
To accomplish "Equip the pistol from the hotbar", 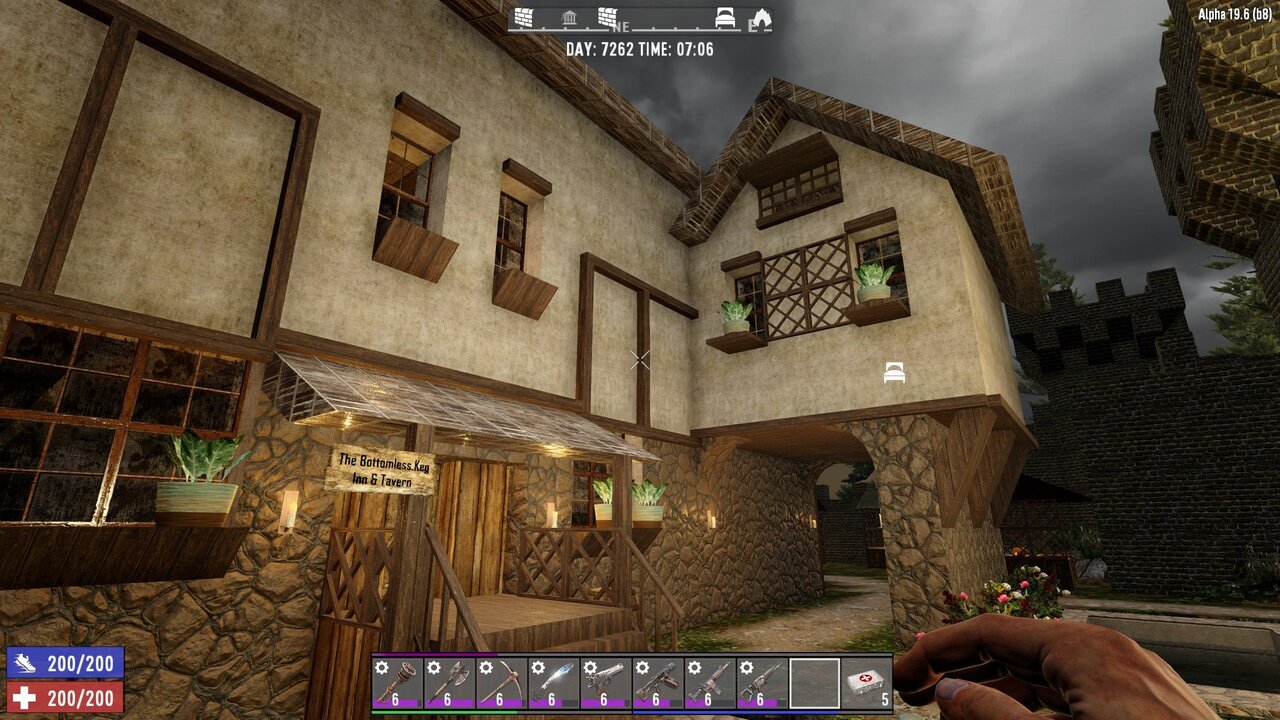I will [x=605, y=682].
